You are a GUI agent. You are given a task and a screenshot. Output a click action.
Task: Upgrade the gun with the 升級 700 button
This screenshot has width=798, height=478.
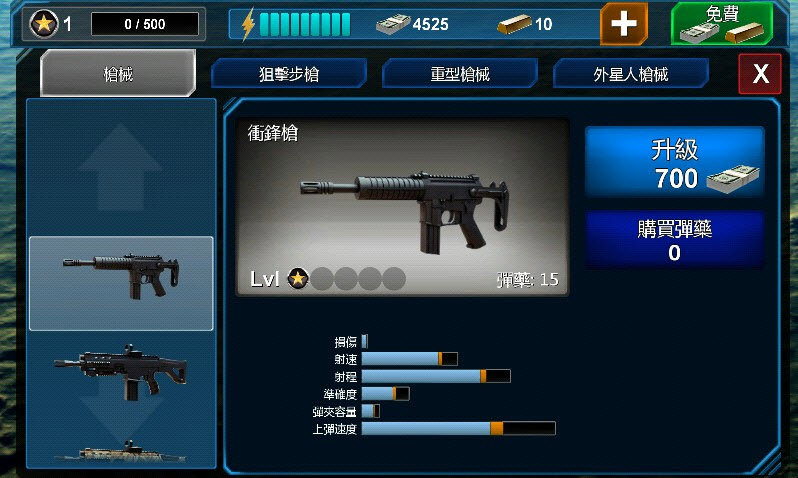pos(675,165)
